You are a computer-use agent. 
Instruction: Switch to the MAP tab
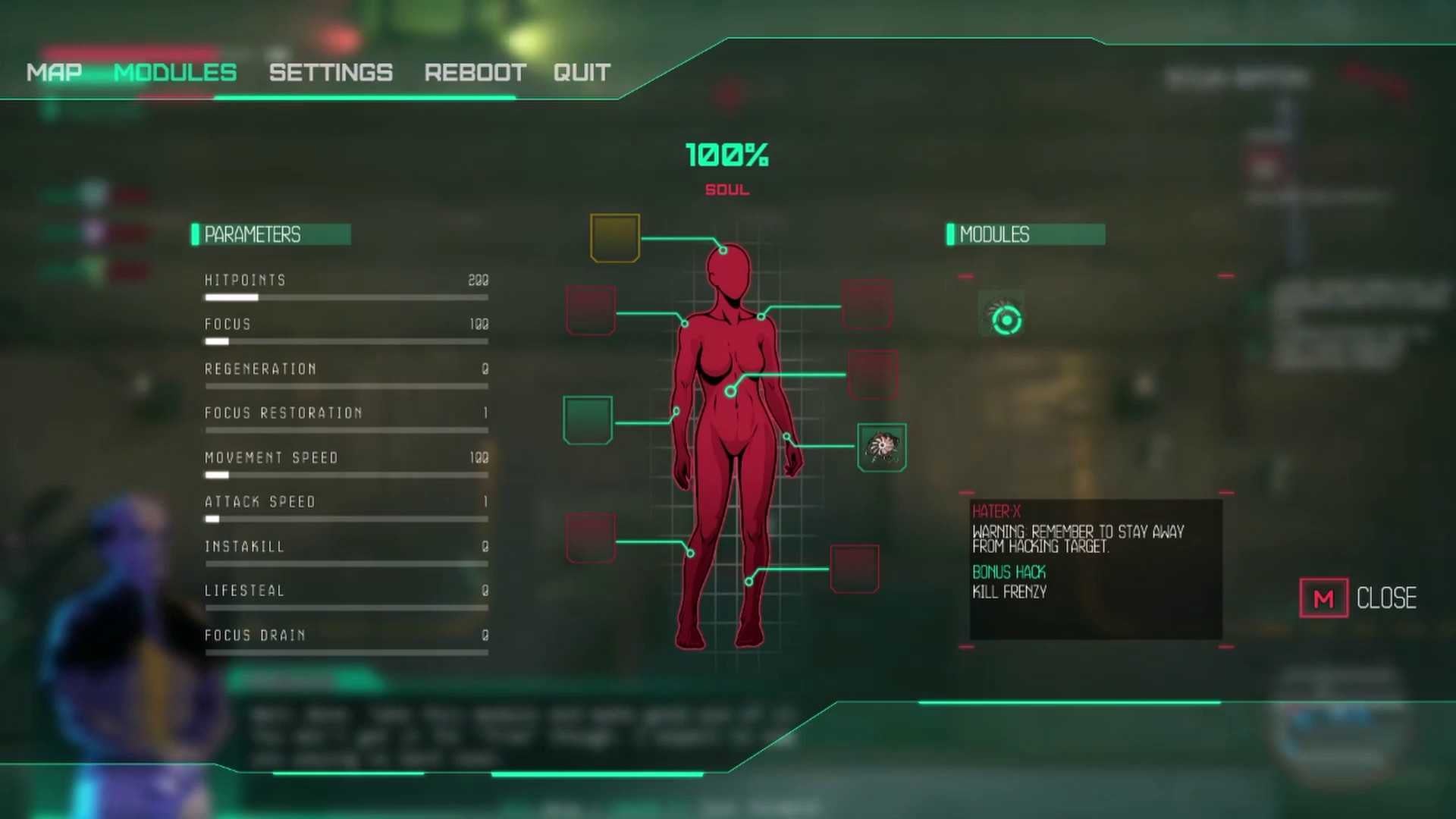click(x=53, y=72)
